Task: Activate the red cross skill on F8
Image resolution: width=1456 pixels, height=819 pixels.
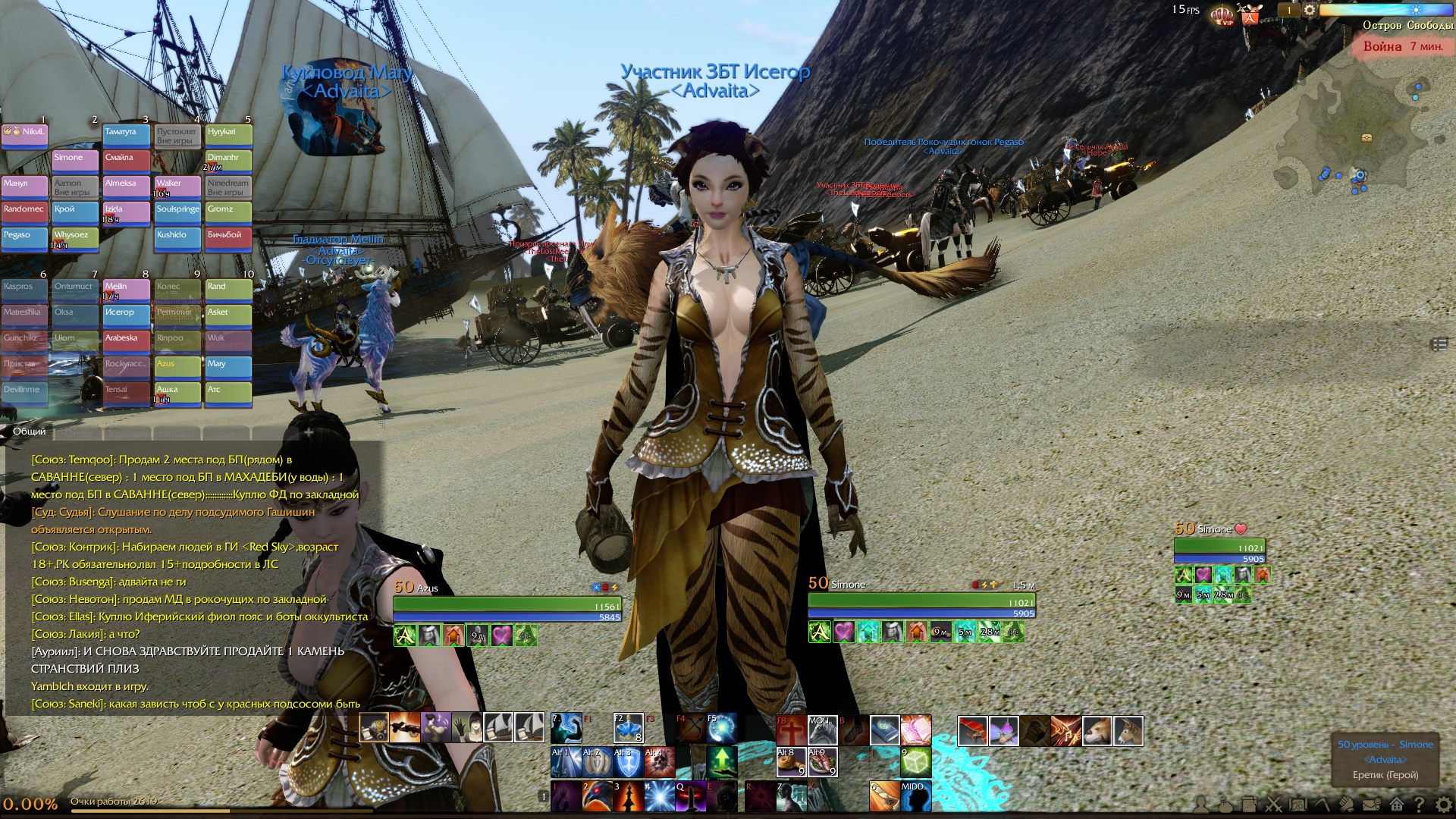Action: coord(790,731)
